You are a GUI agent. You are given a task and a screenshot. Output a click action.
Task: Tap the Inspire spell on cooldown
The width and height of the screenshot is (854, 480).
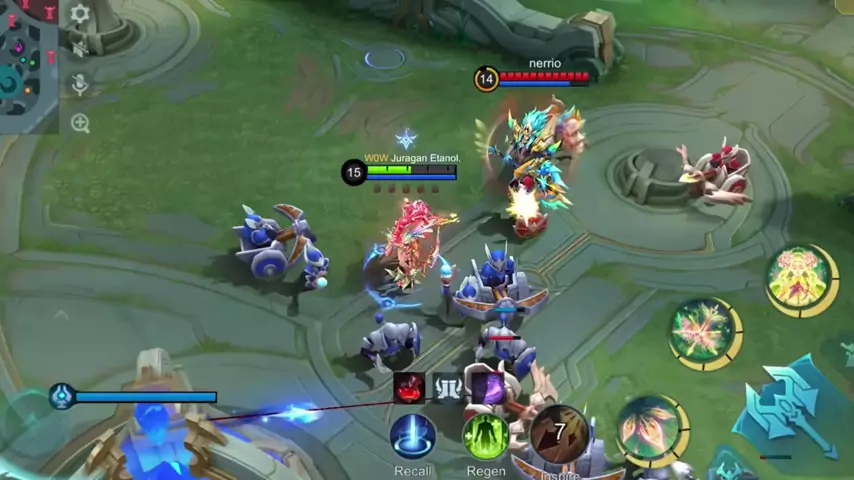(559, 432)
